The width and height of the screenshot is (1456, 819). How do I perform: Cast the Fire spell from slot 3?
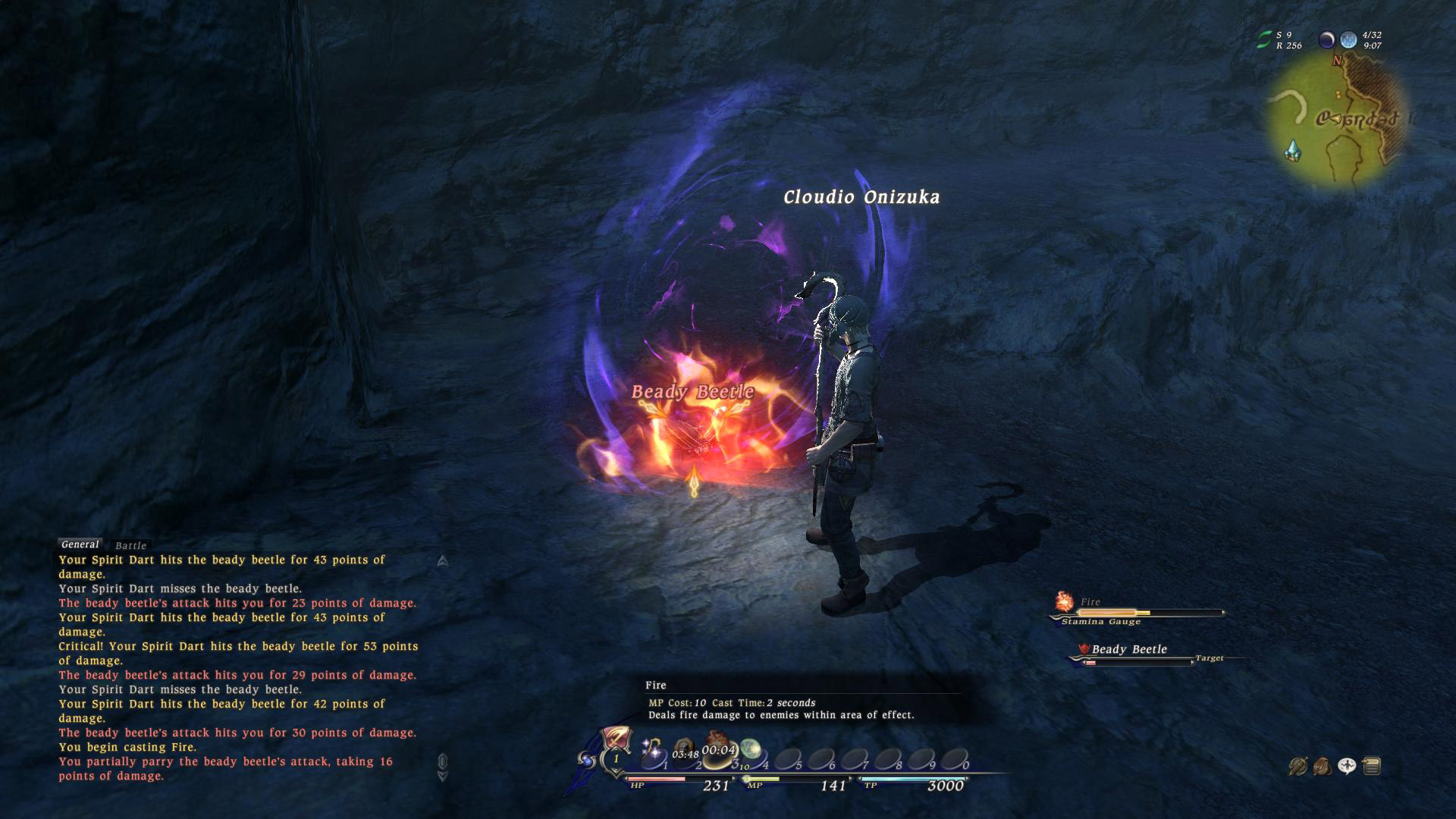click(x=717, y=748)
